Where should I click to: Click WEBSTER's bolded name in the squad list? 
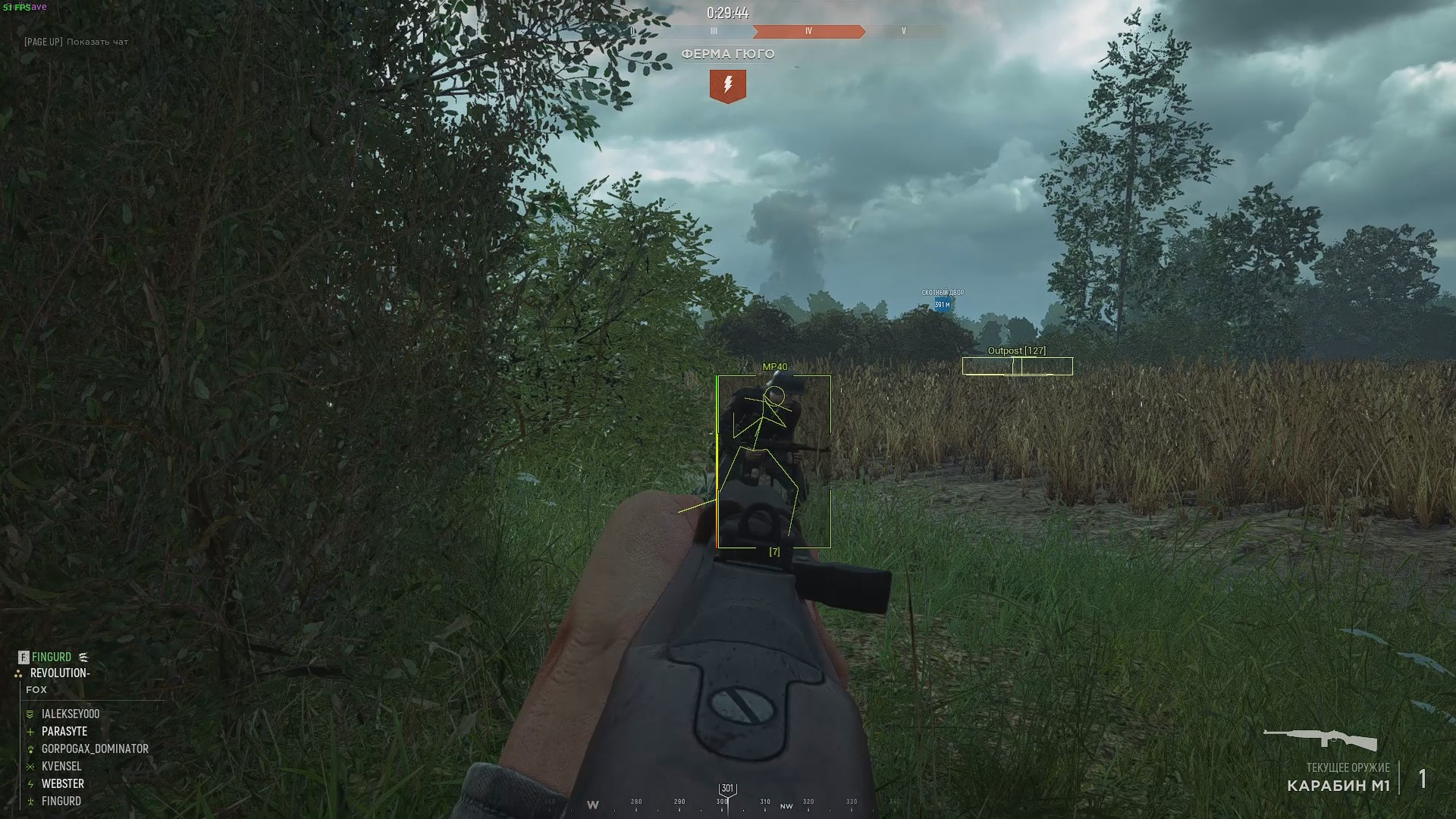click(64, 783)
